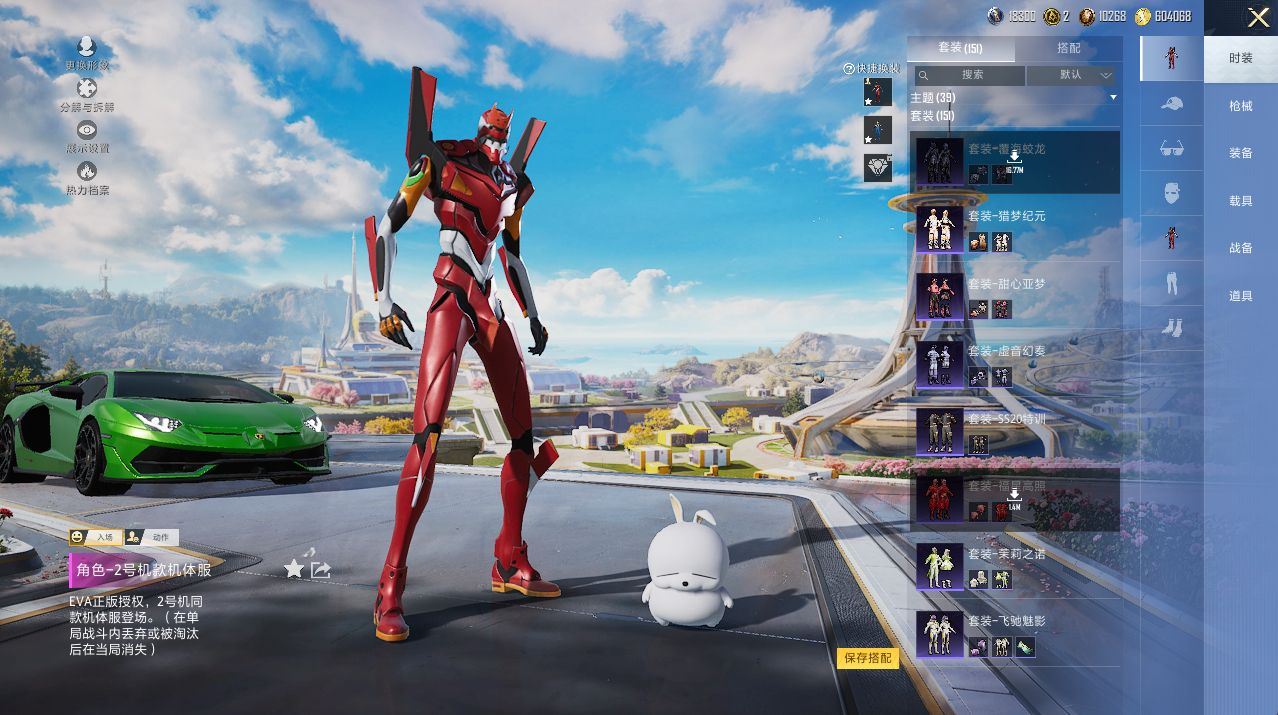Switch to the 搭配 tab
The width and height of the screenshot is (1278, 715).
1068,48
